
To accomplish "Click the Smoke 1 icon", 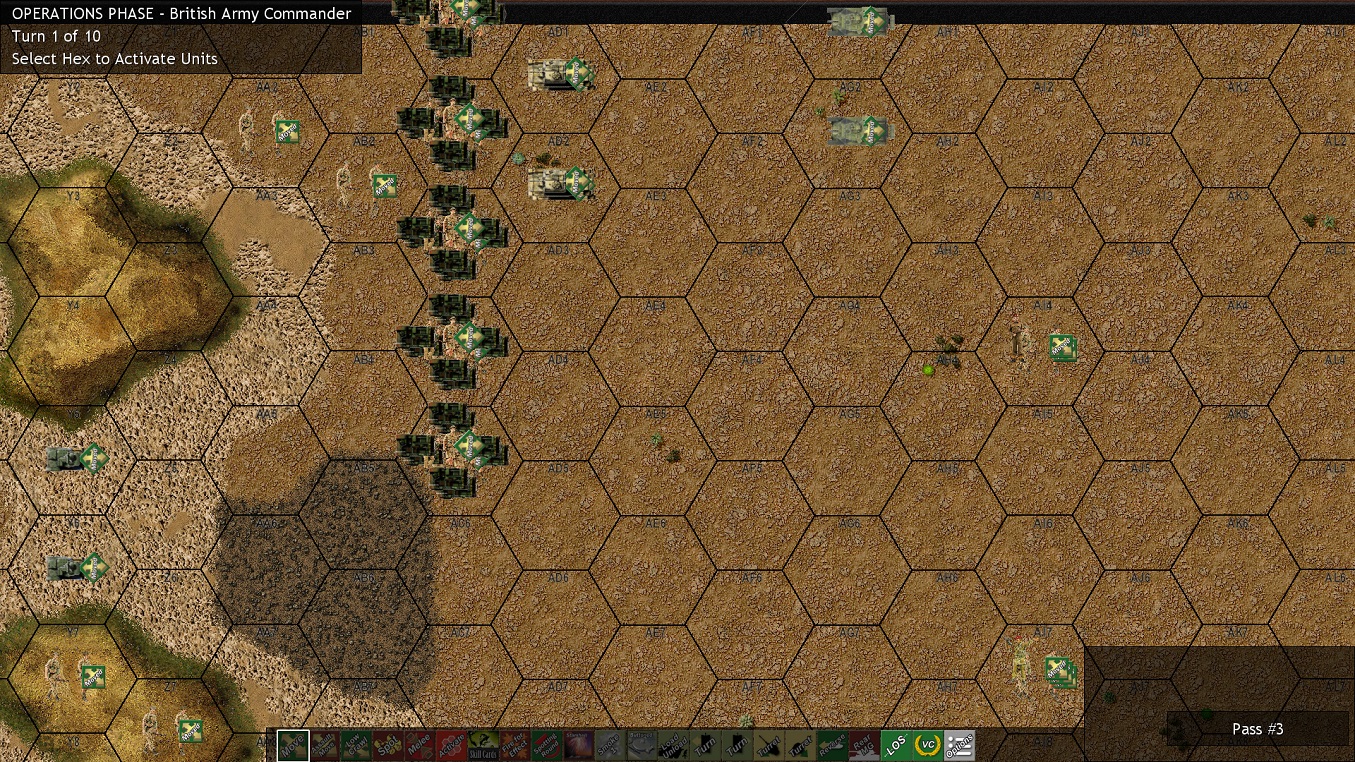I will pyautogui.click(x=609, y=745).
